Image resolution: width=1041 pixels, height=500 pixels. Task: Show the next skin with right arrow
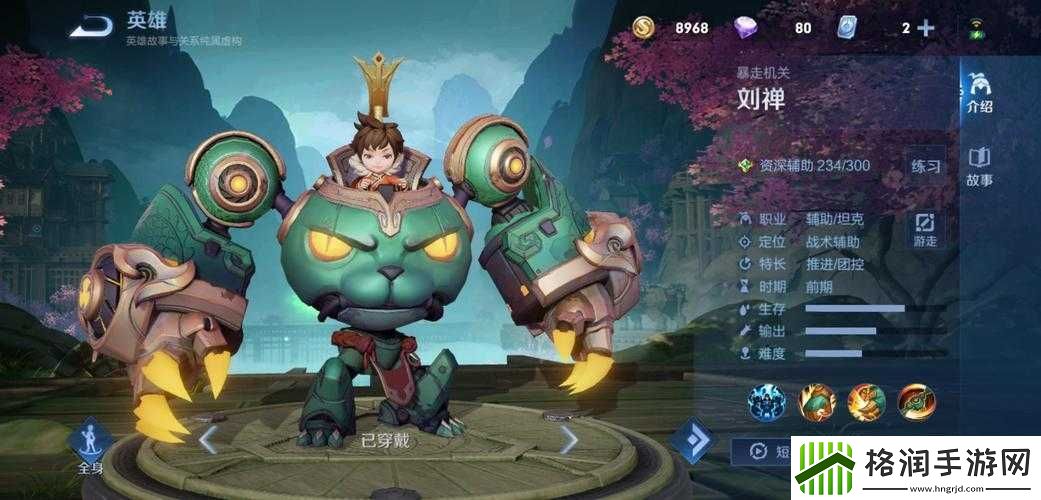coord(569,439)
